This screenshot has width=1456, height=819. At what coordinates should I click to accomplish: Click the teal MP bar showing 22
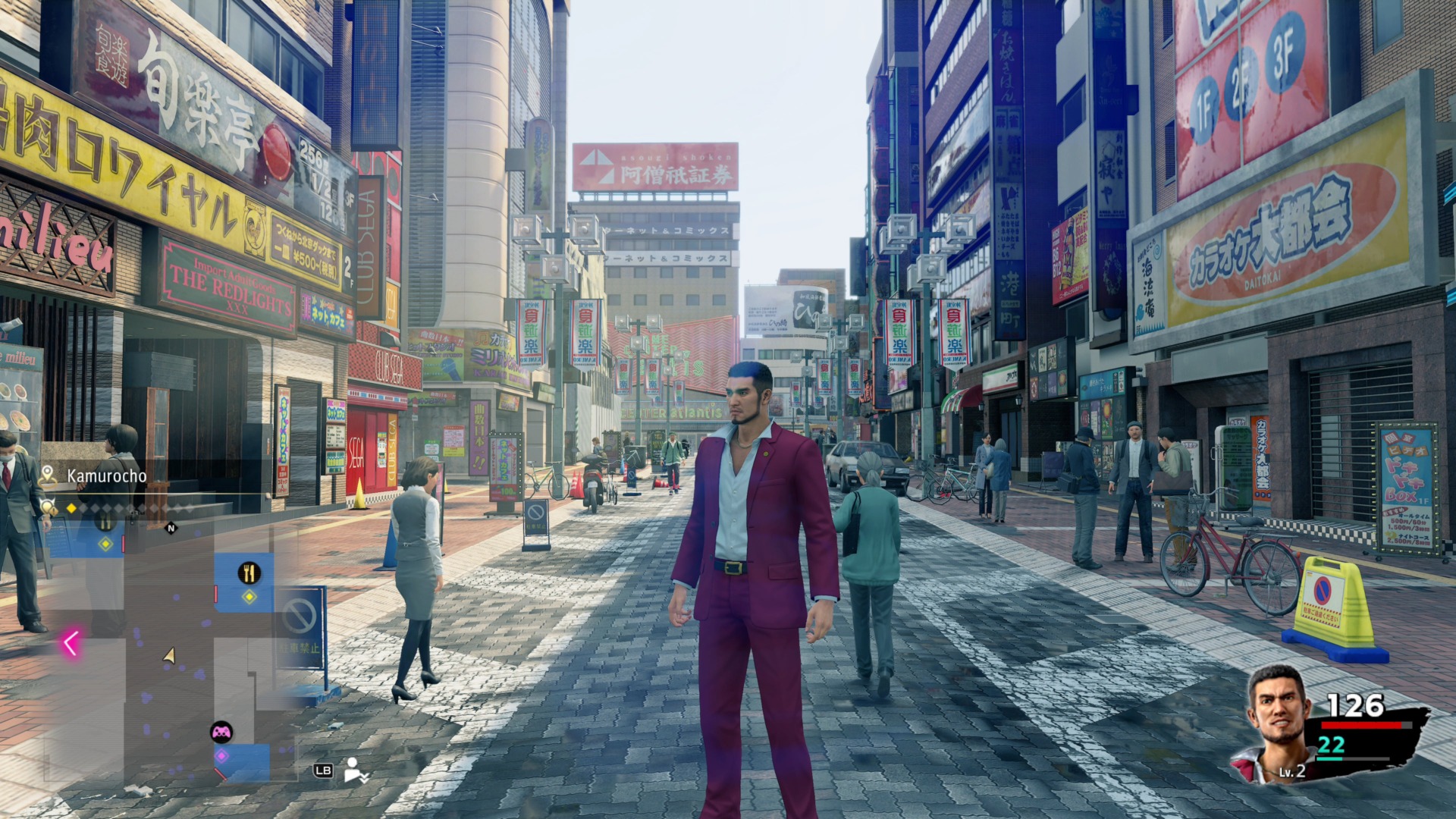point(1352,758)
